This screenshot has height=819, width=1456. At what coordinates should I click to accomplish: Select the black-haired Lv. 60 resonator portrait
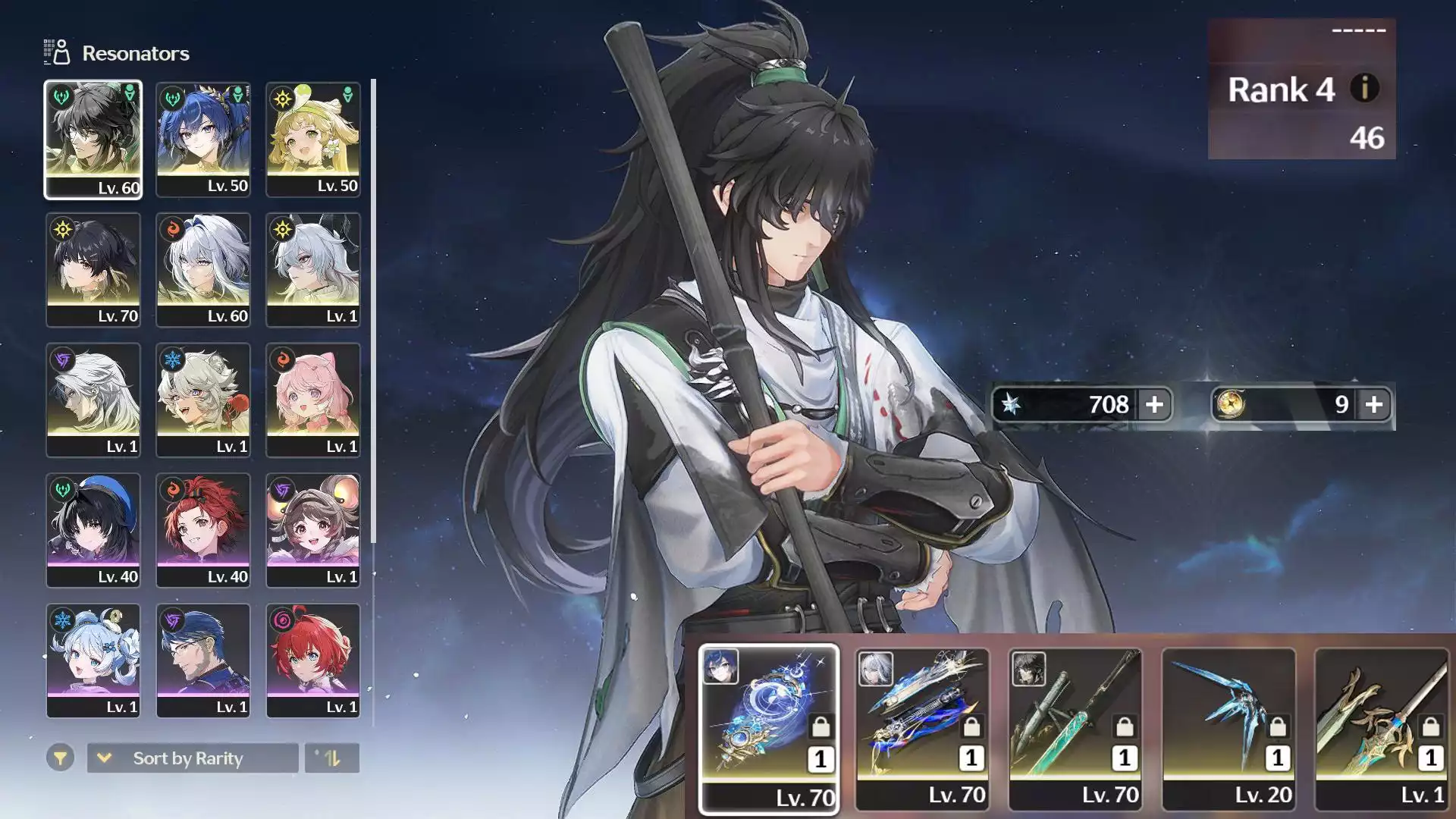93,140
